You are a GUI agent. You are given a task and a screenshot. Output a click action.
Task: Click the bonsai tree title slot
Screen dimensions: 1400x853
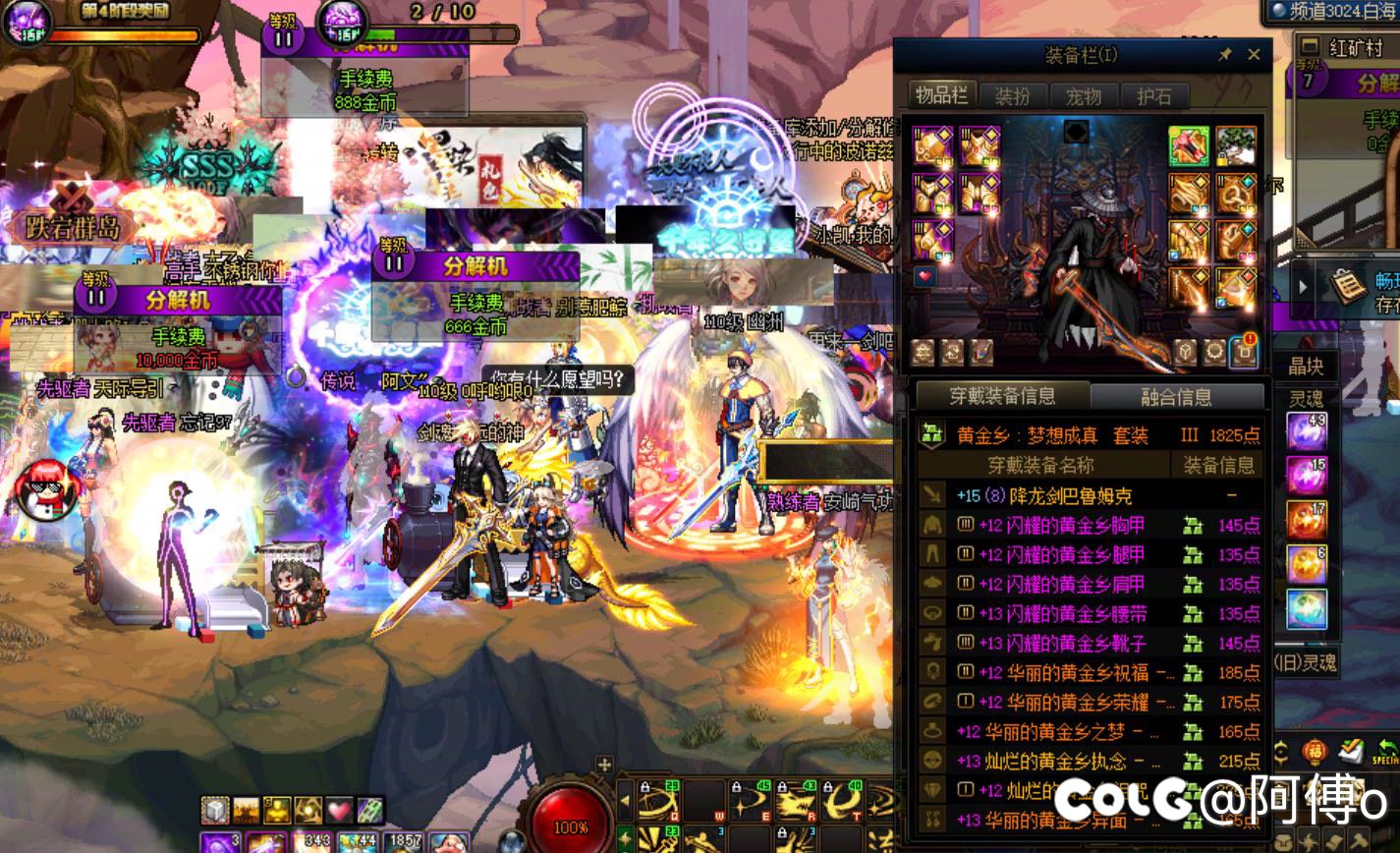[1236, 146]
